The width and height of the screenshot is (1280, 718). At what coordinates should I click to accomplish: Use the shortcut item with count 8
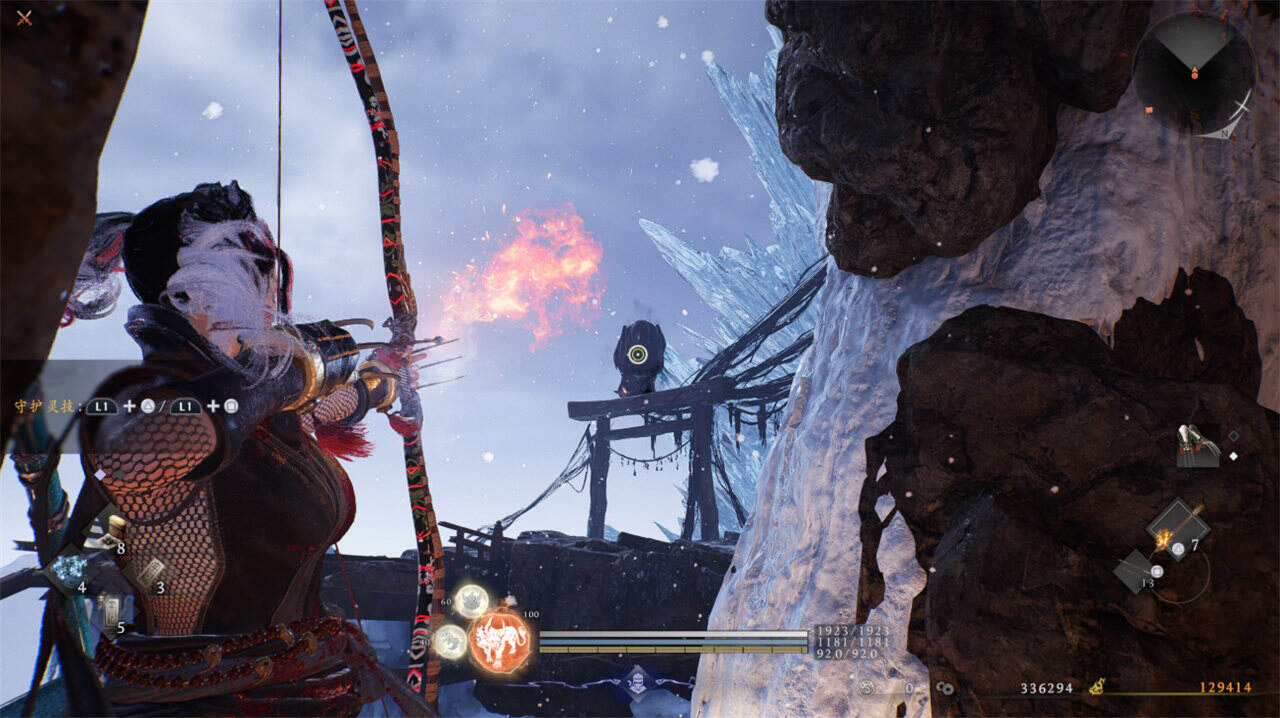[x=109, y=535]
